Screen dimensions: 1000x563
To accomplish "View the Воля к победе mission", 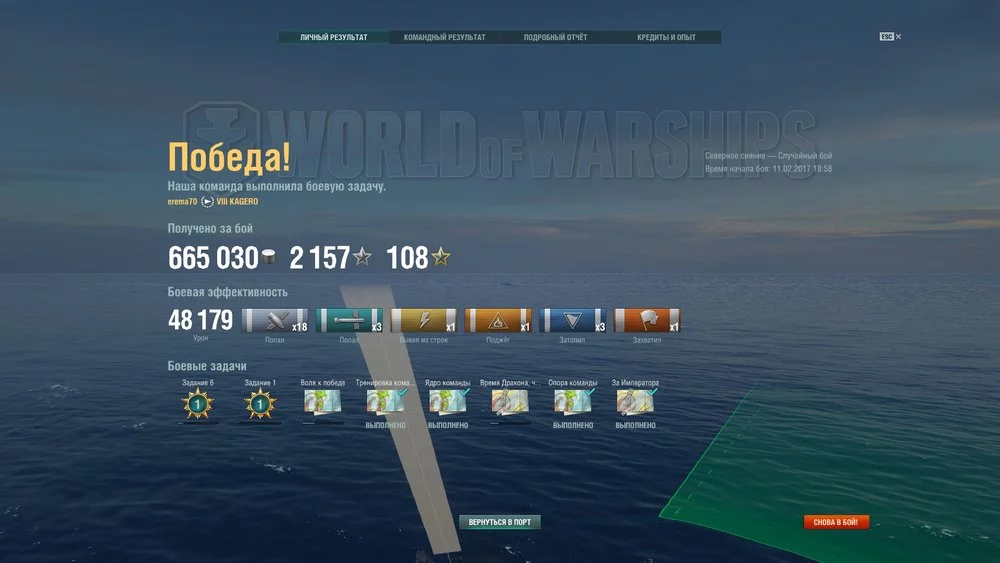I will [x=322, y=402].
